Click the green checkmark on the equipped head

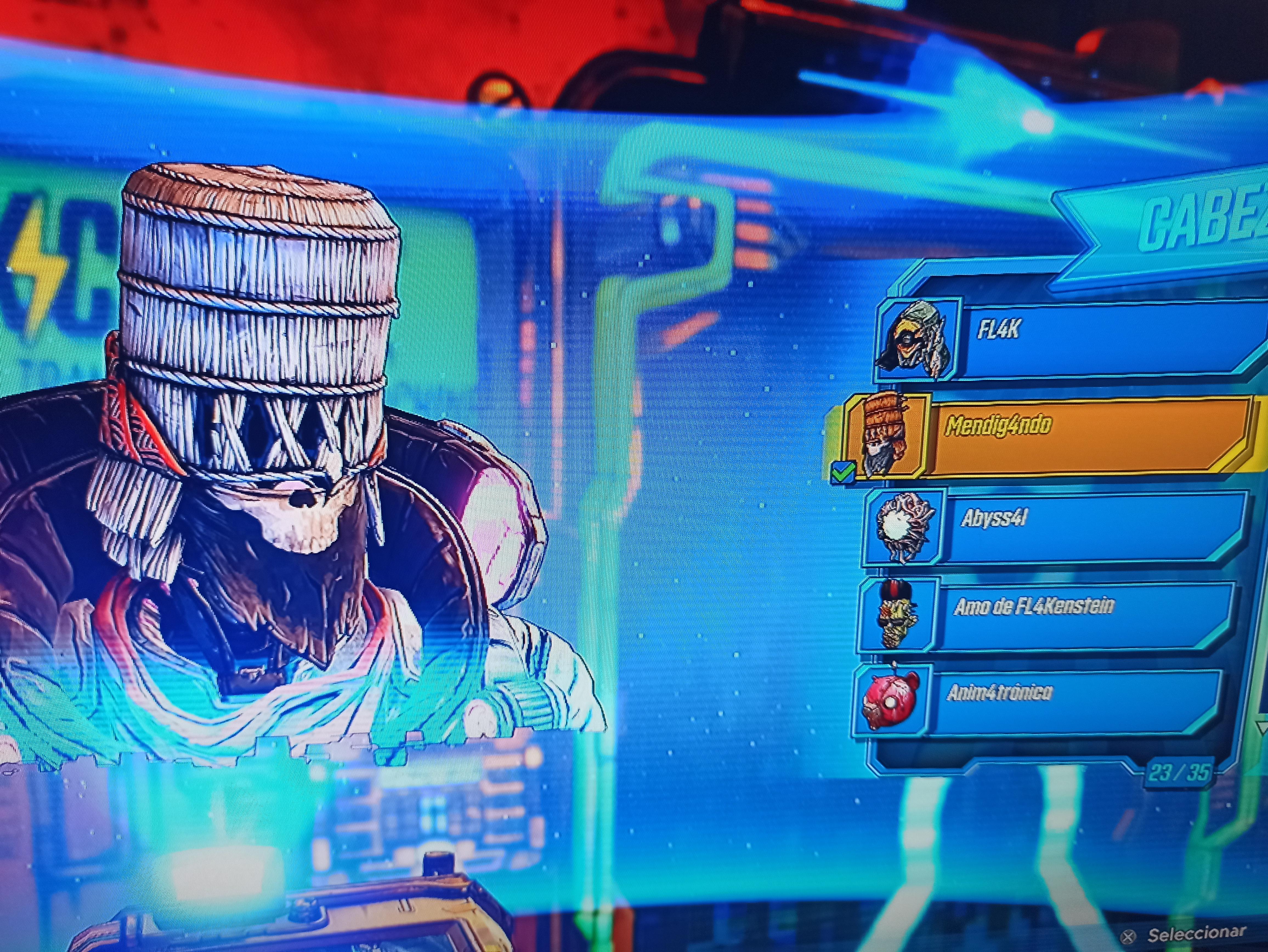tap(844, 471)
